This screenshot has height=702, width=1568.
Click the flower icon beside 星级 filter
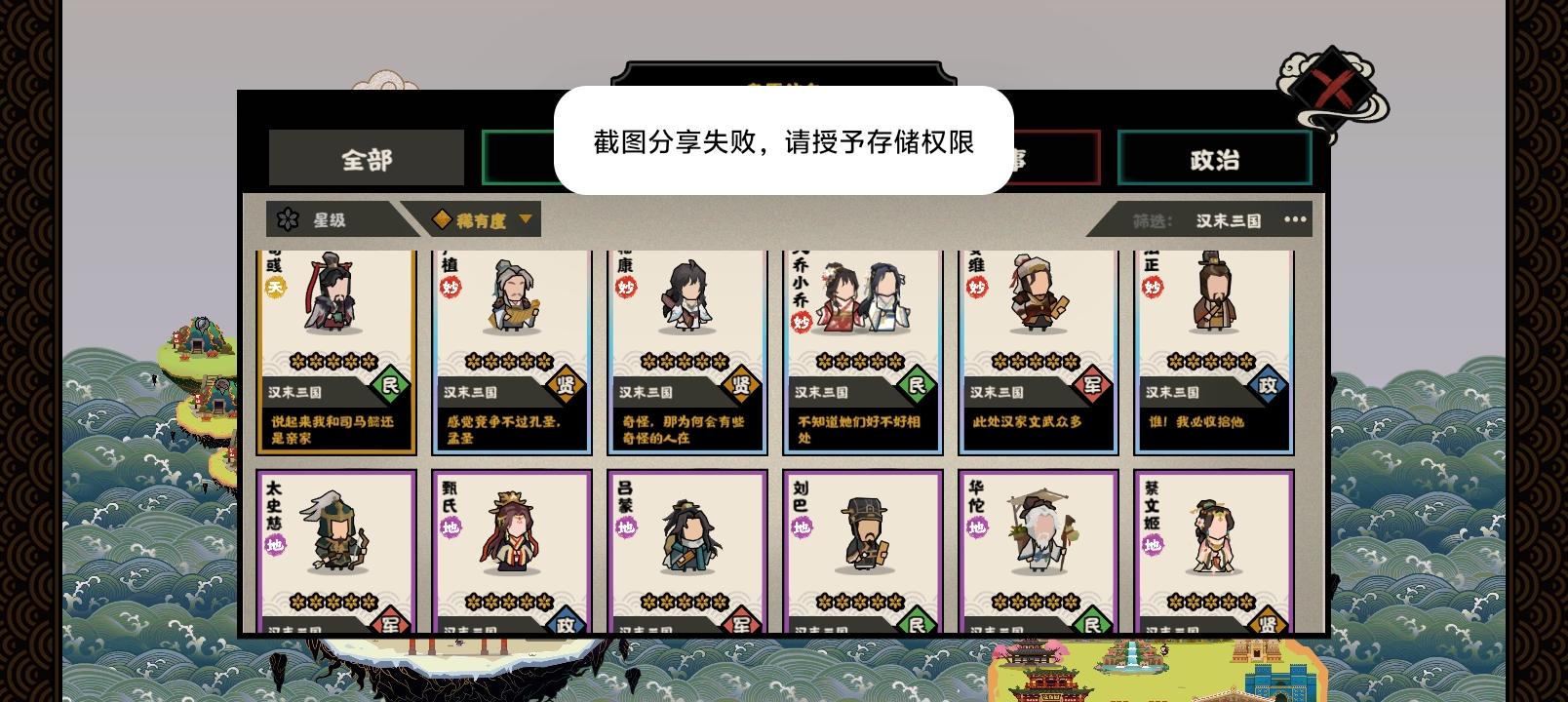coord(286,218)
